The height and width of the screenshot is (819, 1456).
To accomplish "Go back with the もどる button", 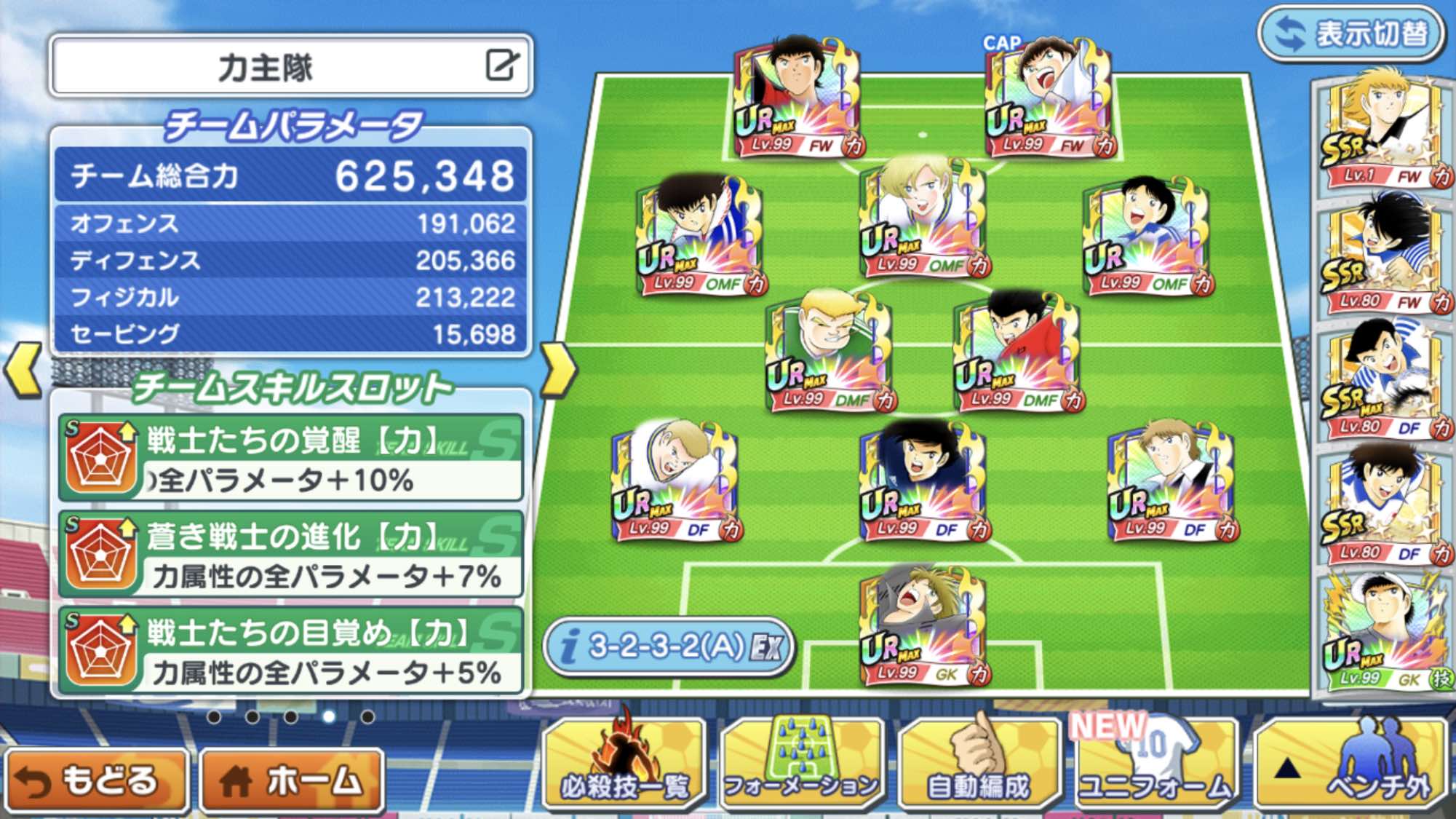I will pos(96,780).
